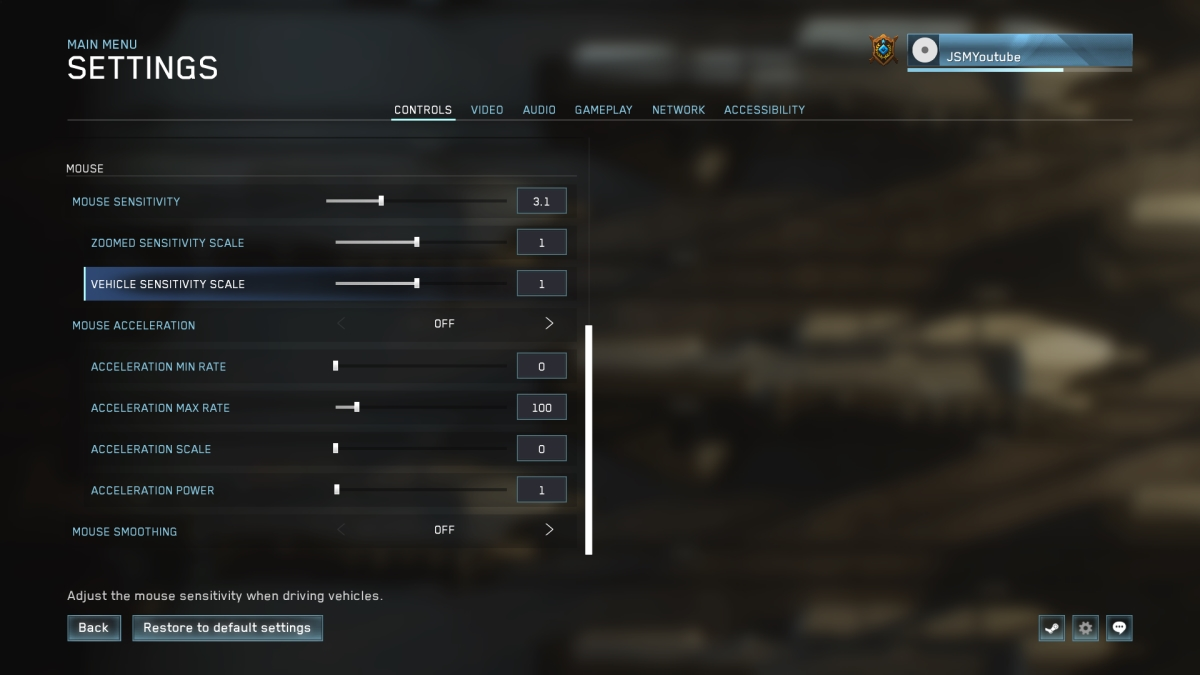Click right arrow for Mouse Smoothing
Image resolution: width=1200 pixels, height=675 pixels.
pyautogui.click(x=549, y=530)
